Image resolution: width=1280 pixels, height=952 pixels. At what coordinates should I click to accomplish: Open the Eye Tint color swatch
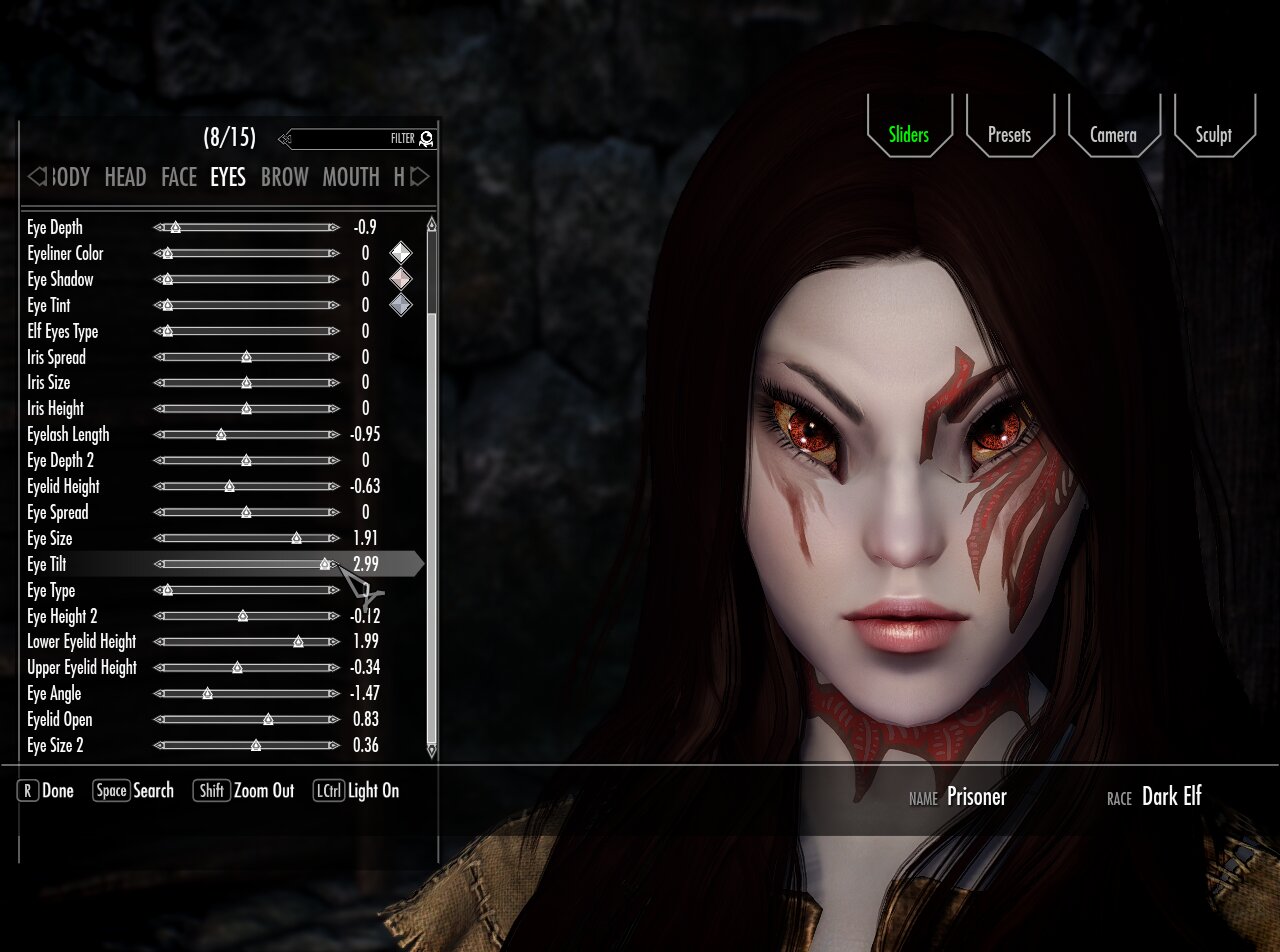click(x=400, y=305)
